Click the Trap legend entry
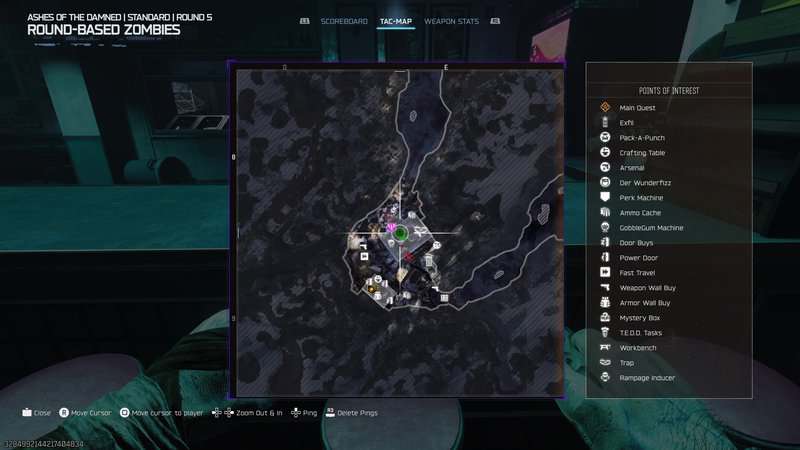Viewport: 800px width, 450px height. [627, 363]
